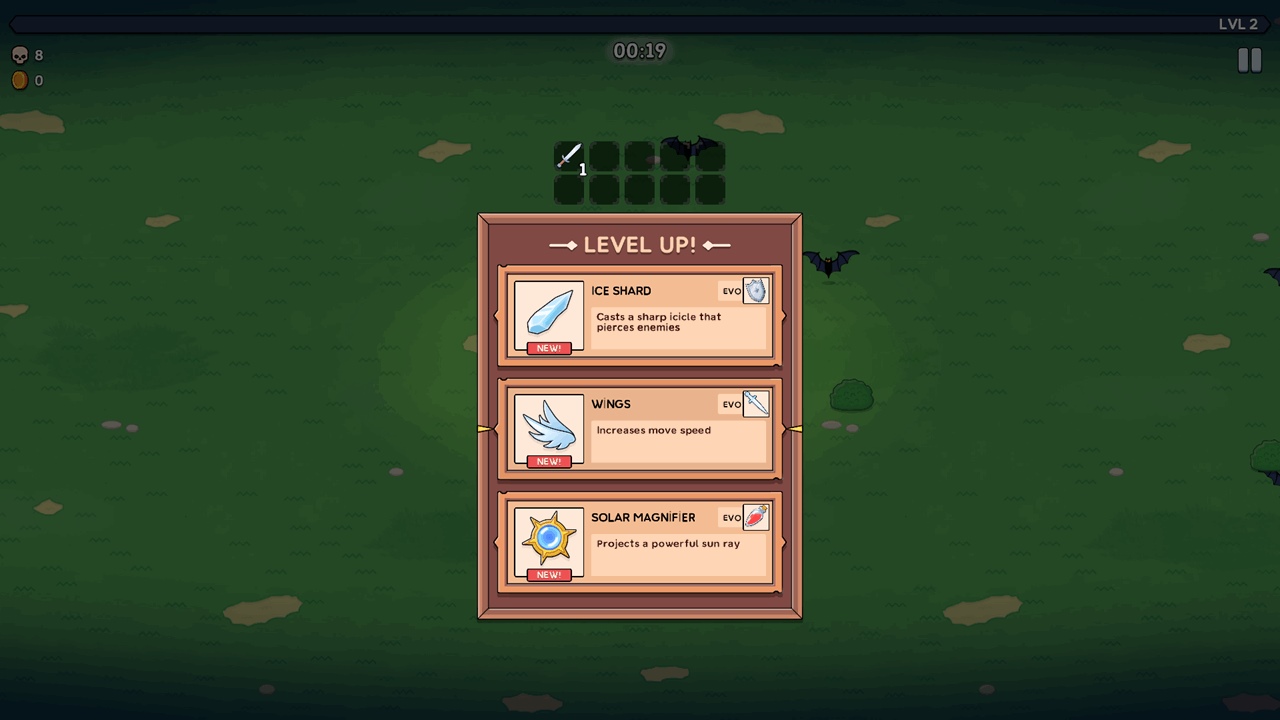1280x720 pixels.
Task: Click the dagger EVO icon on Wings
Action: point(756,404)
